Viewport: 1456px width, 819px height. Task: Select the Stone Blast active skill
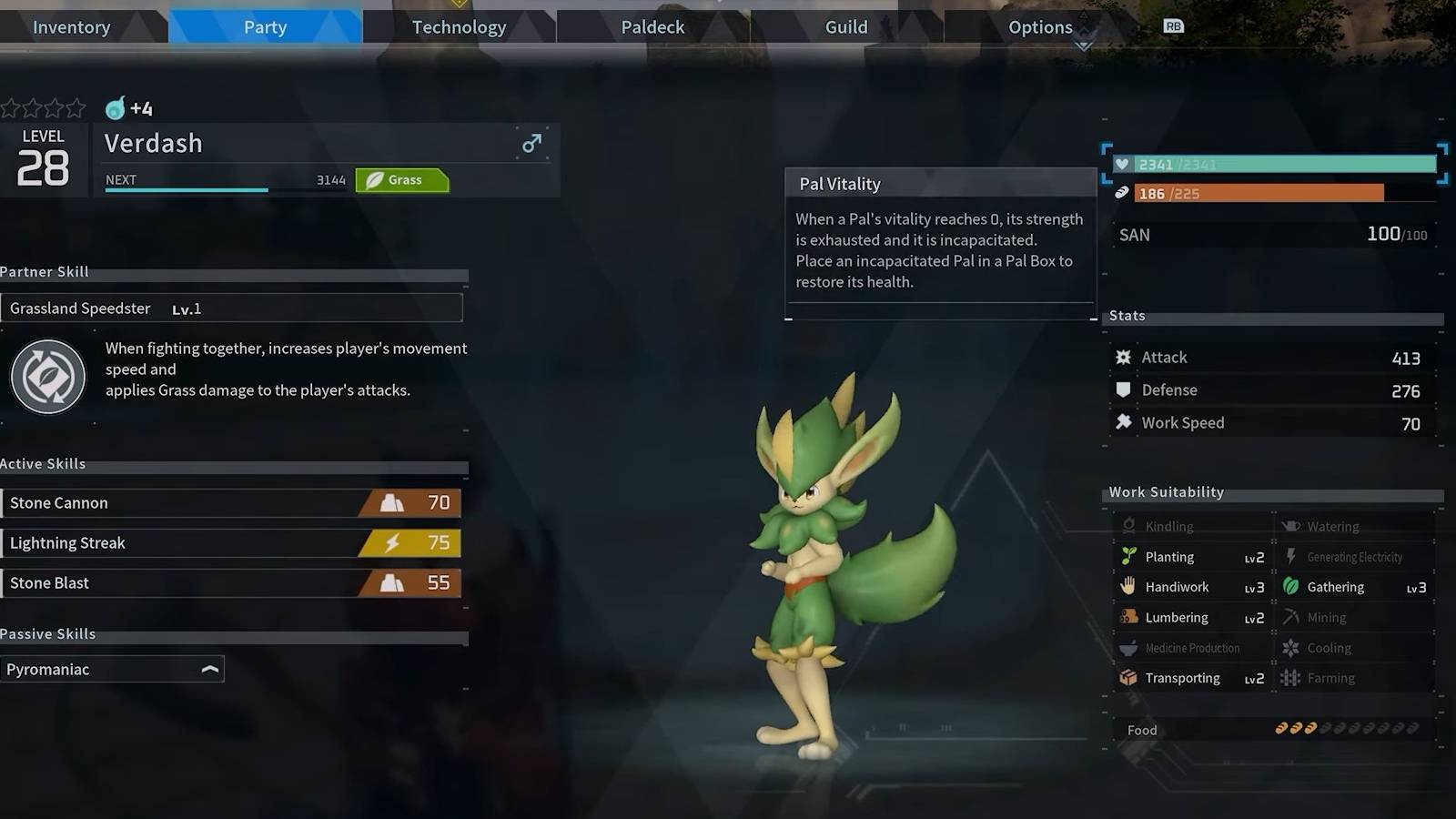[182, 582]
